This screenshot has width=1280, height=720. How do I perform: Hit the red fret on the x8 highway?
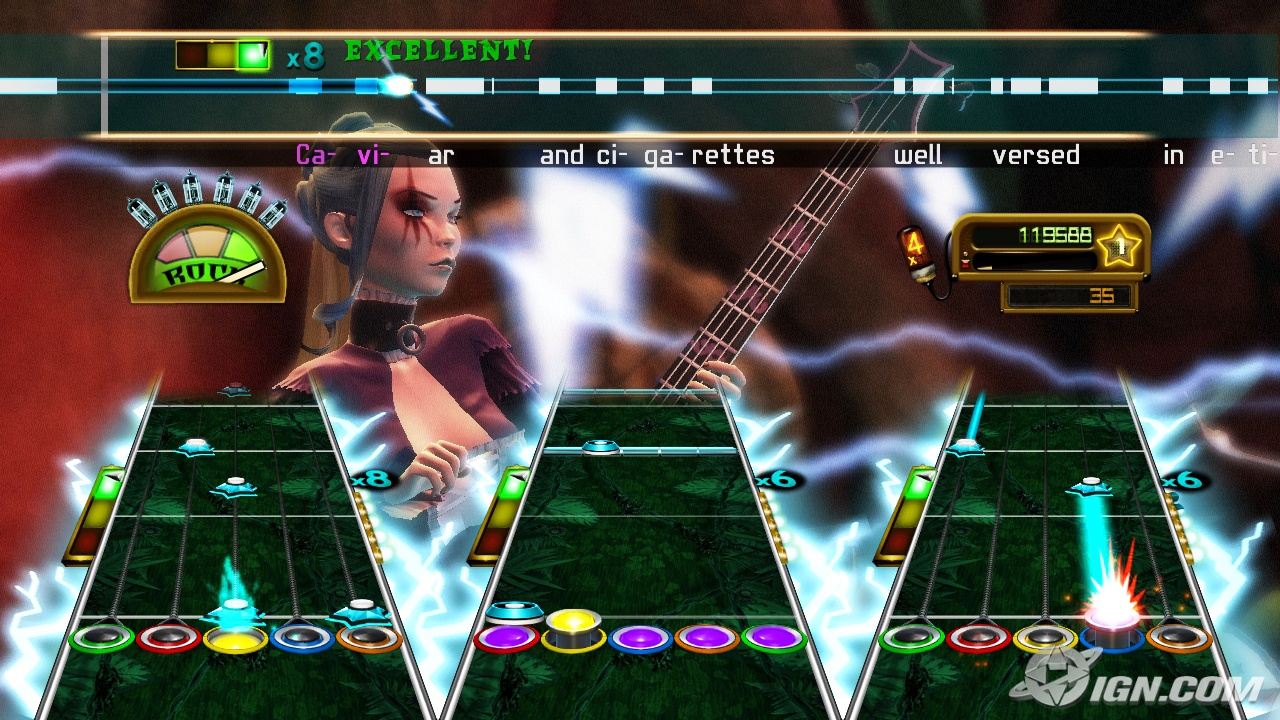[x=168, y=636]
